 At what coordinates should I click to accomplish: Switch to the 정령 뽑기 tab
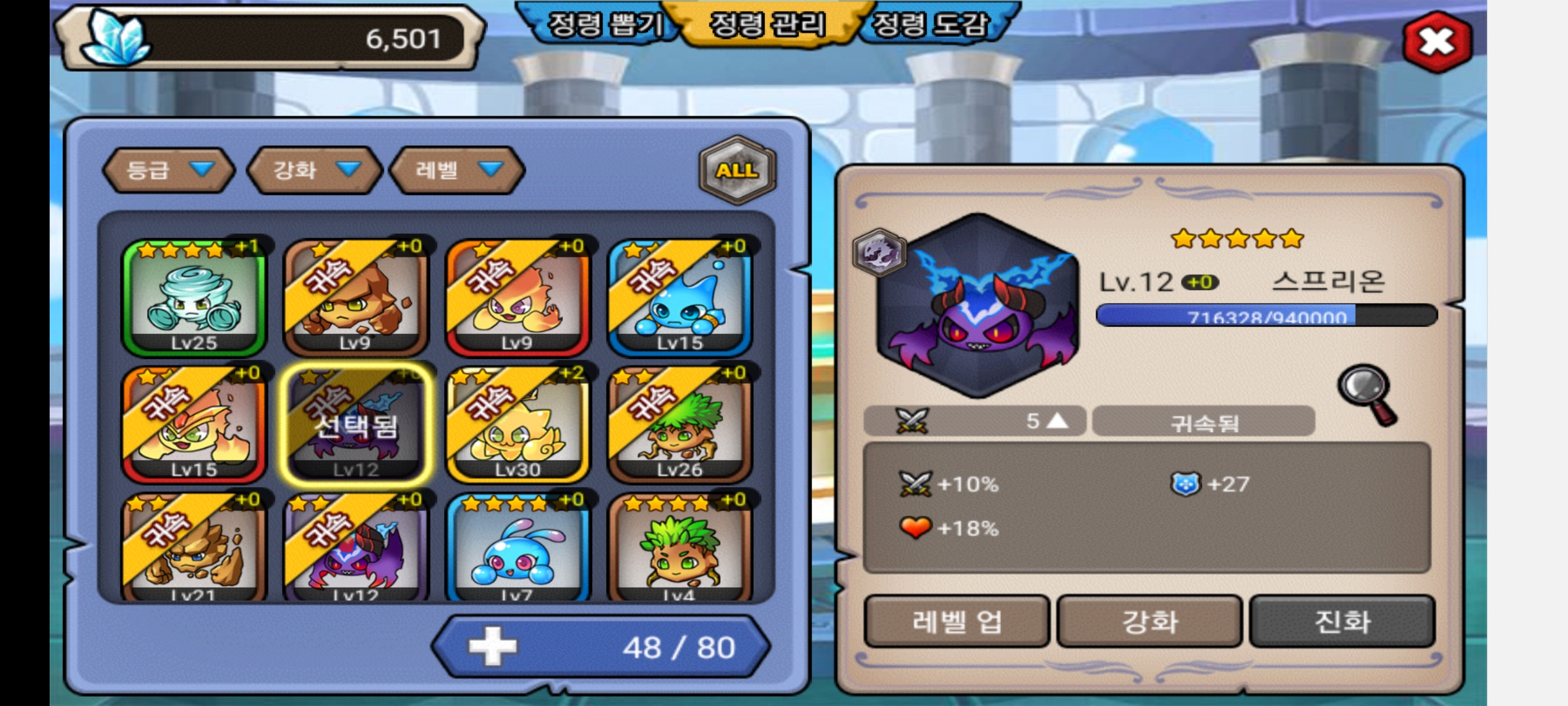pyautogui.click(x=604, y=25)
